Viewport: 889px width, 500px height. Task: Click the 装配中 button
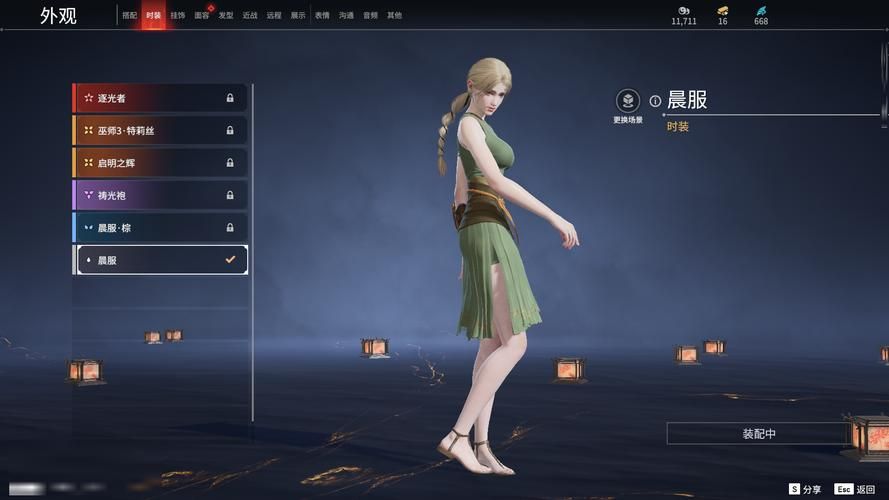point(759,434)
